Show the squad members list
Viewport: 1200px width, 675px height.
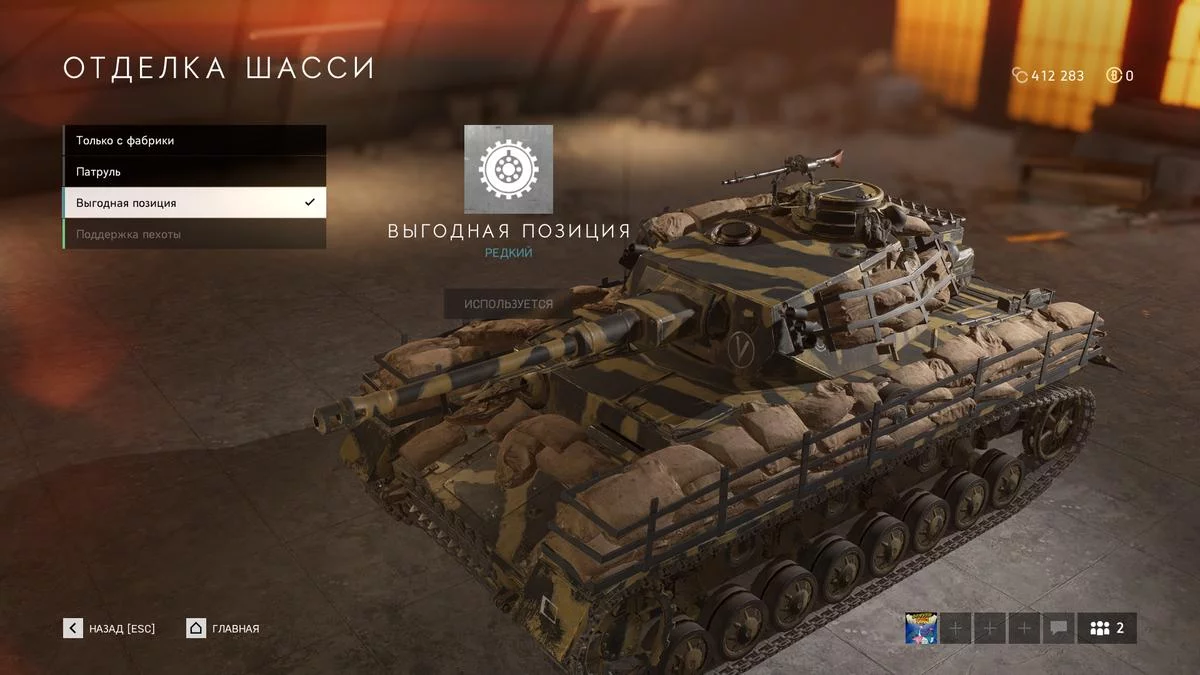[1107, 629]
